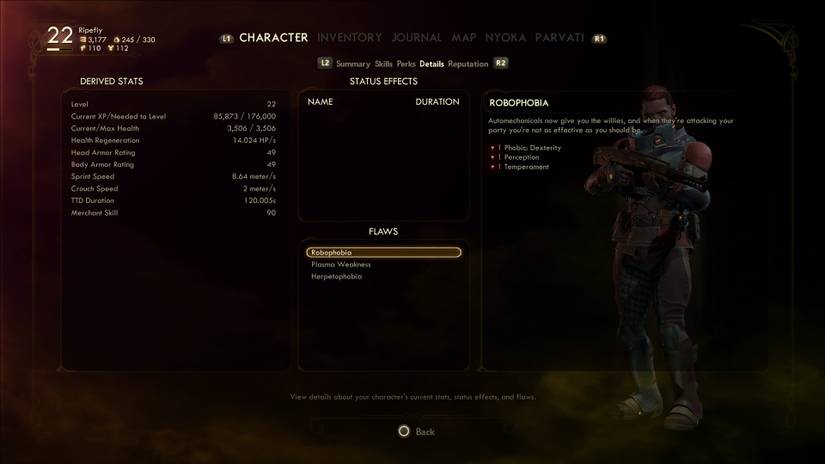Select the Robophobia flaw

[384, 253]
